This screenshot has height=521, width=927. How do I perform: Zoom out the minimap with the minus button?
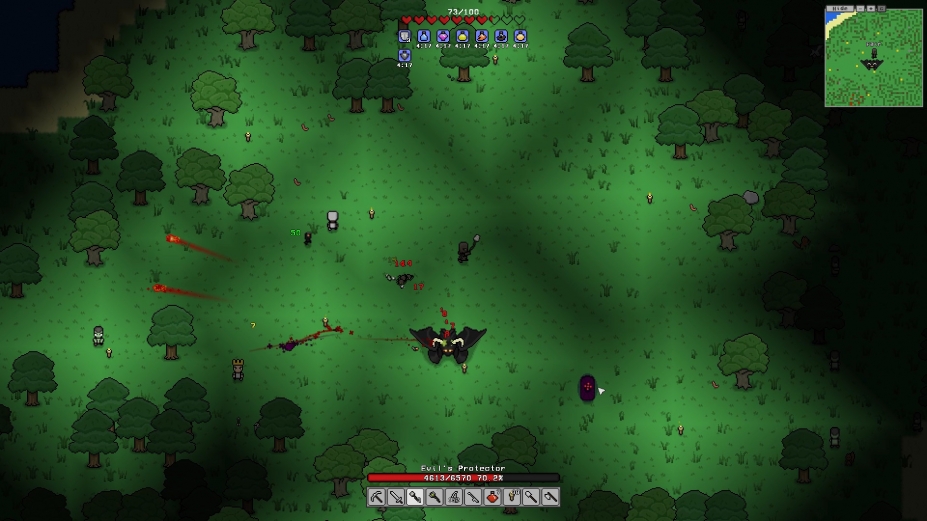(x=860, y=8)
